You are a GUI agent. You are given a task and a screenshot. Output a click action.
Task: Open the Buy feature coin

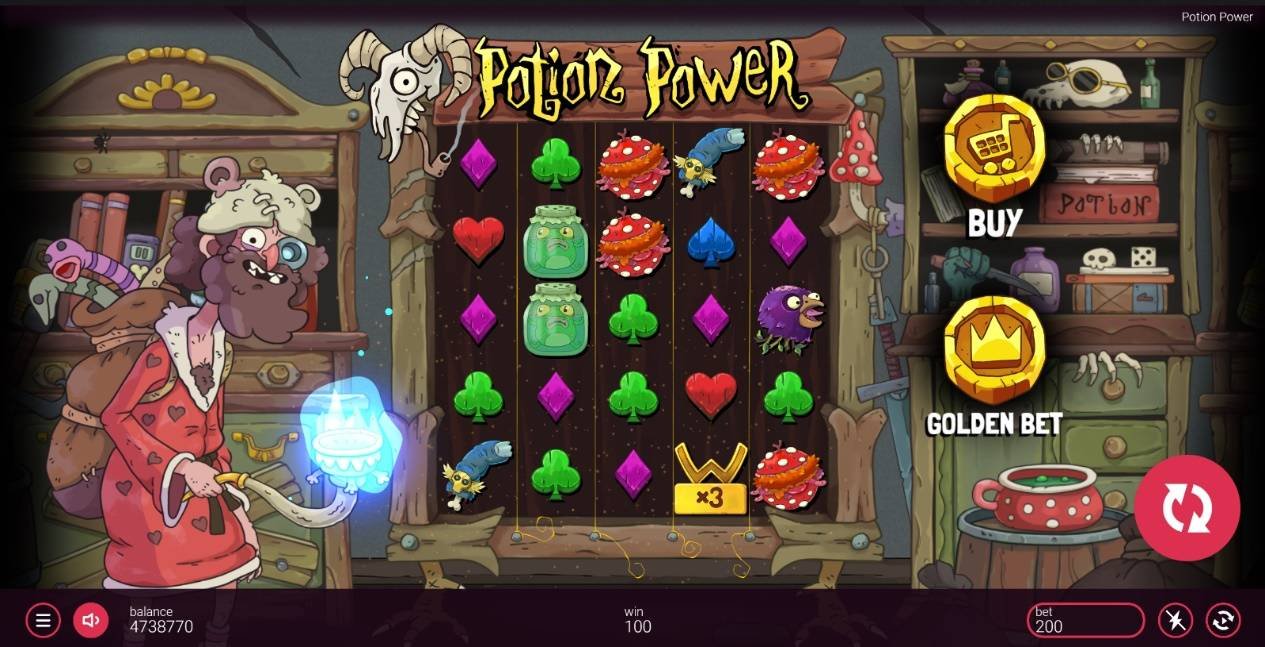coord(994,150)
